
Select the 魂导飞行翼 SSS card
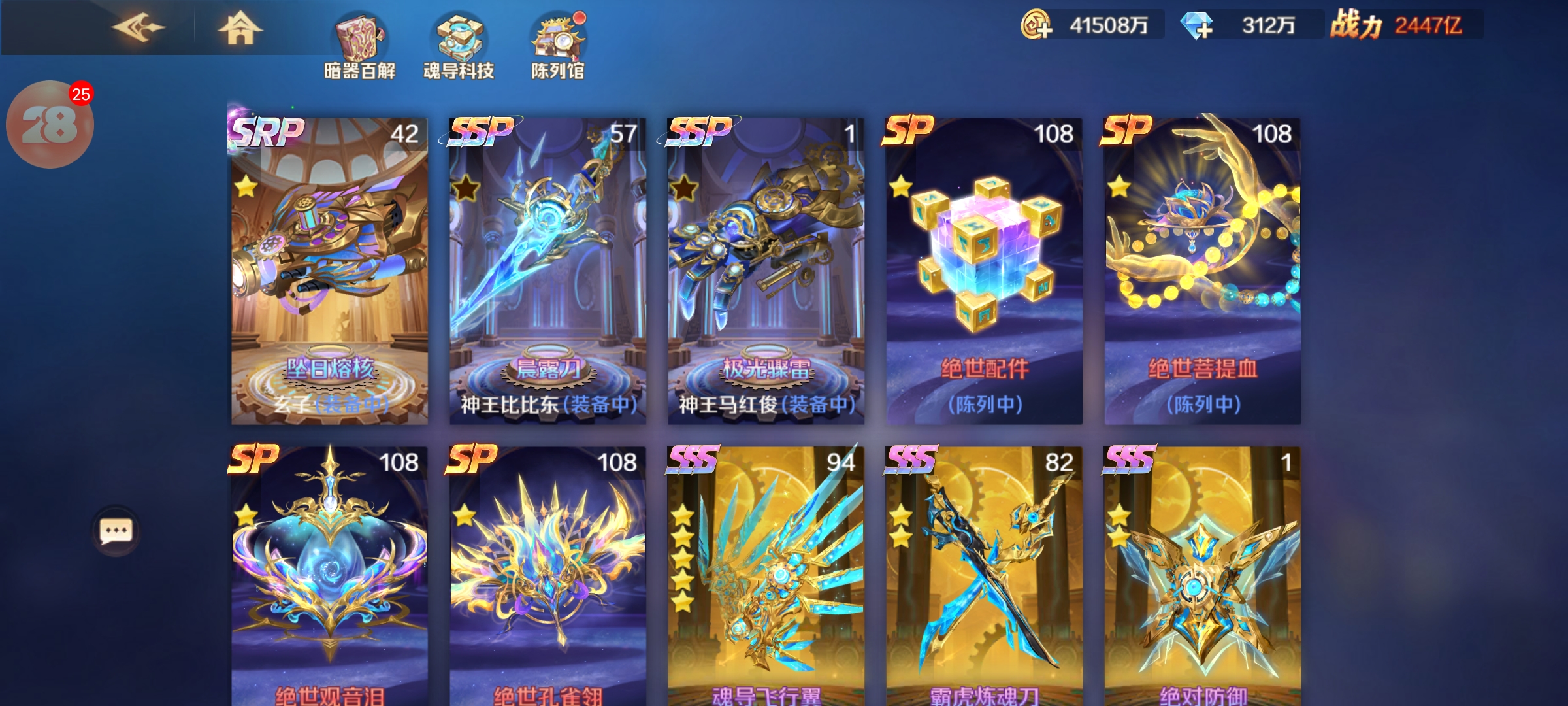(x=766, y=575)
